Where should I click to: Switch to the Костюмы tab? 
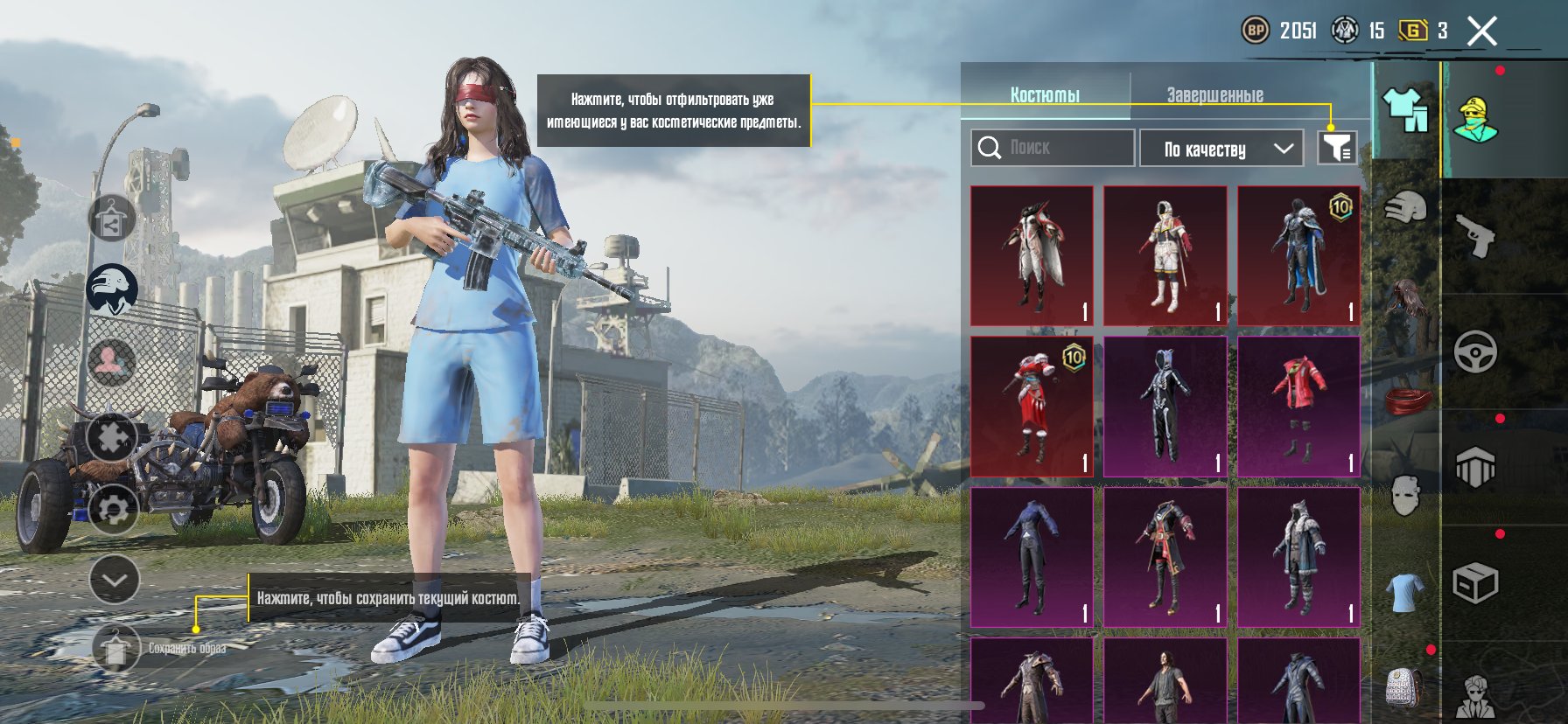coord(1045,94)
